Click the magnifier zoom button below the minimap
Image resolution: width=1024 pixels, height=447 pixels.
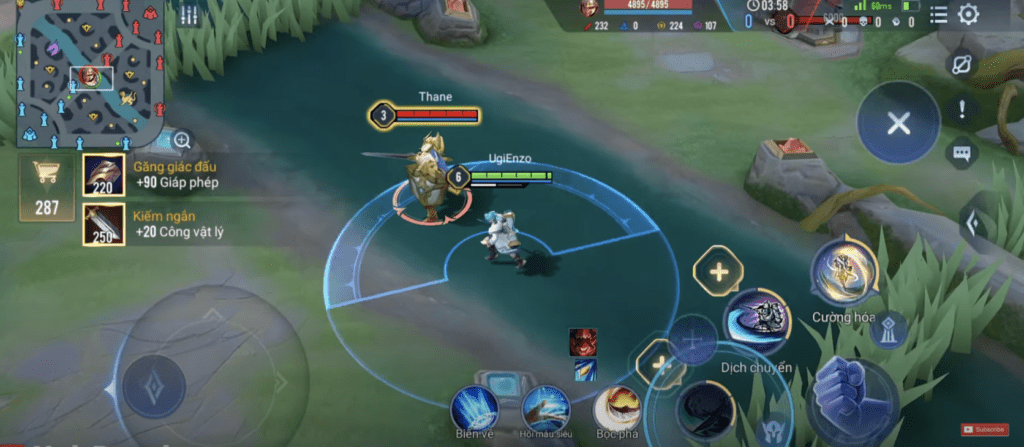182,141
